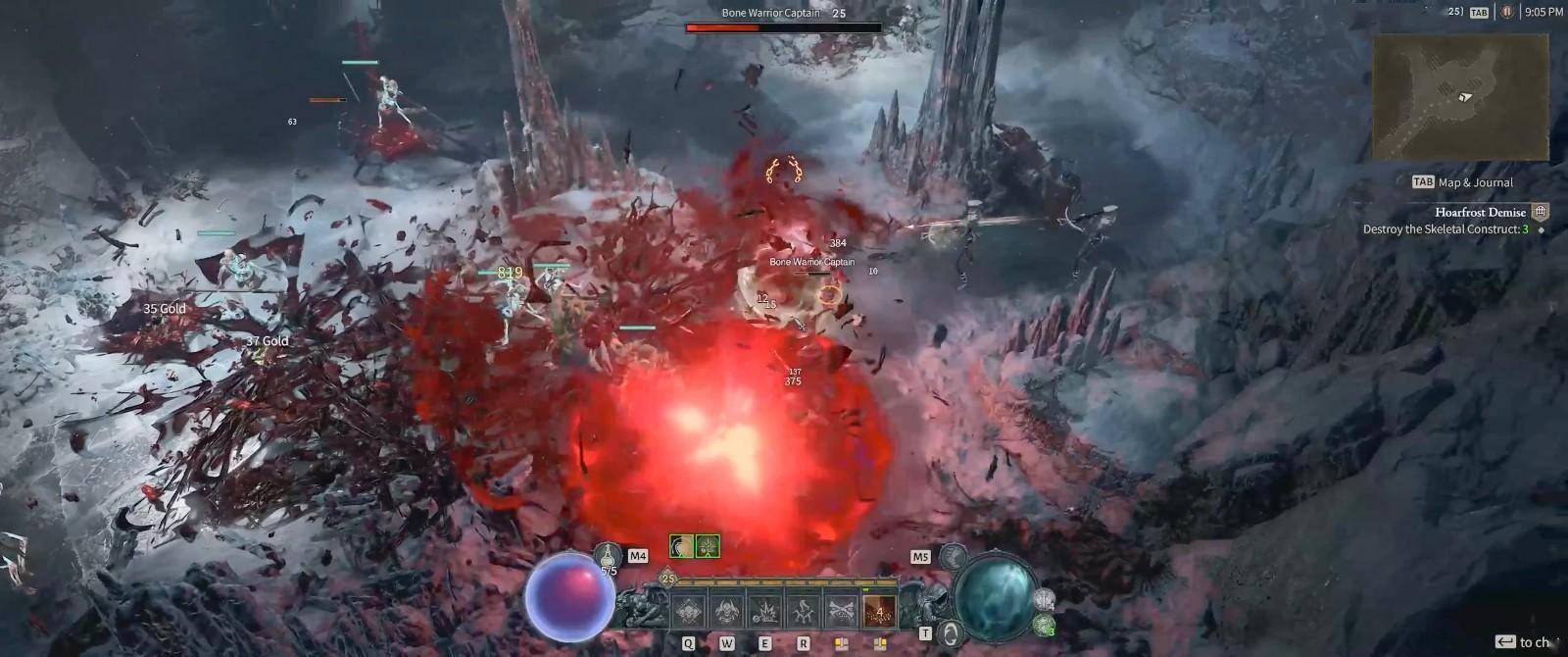Image resolution: width=1568 pixels, height=657 pixels.
Task: Open the minimap
Action: pyautogui.click(x=1460, y=98)
